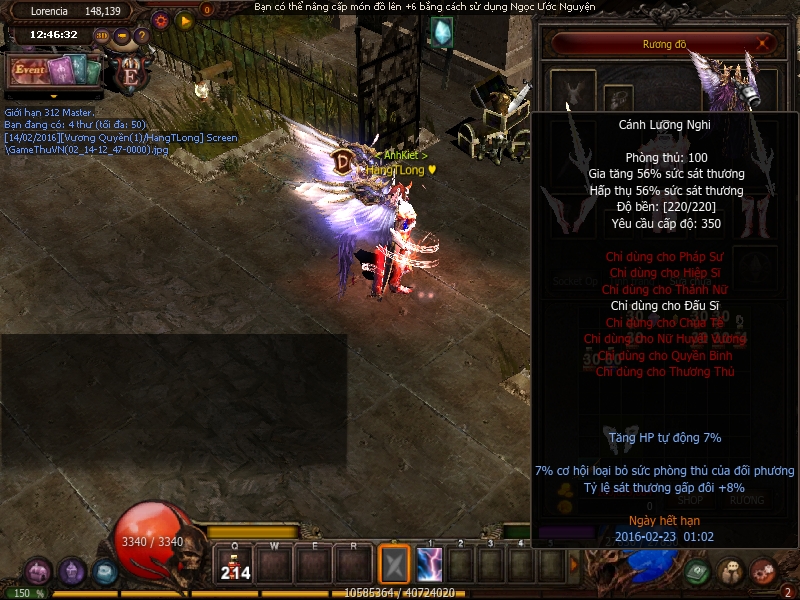
Task: Select the highlighted crossed swords skill slot
Action: pos(394,565)
